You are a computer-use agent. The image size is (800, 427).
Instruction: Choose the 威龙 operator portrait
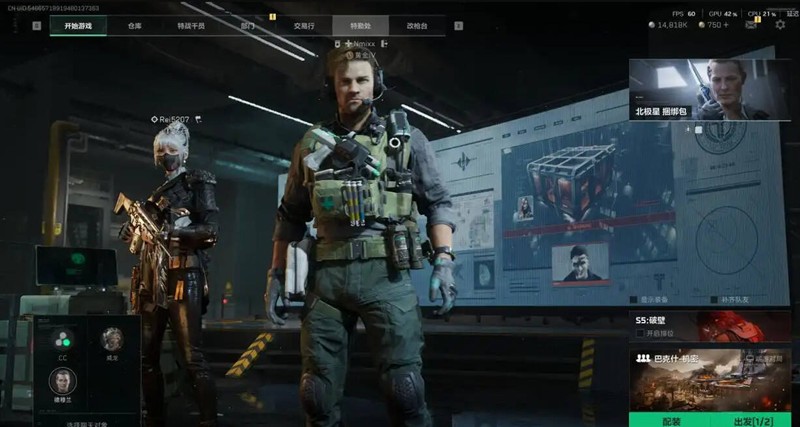pyautogui.click(x=112, y=338)
